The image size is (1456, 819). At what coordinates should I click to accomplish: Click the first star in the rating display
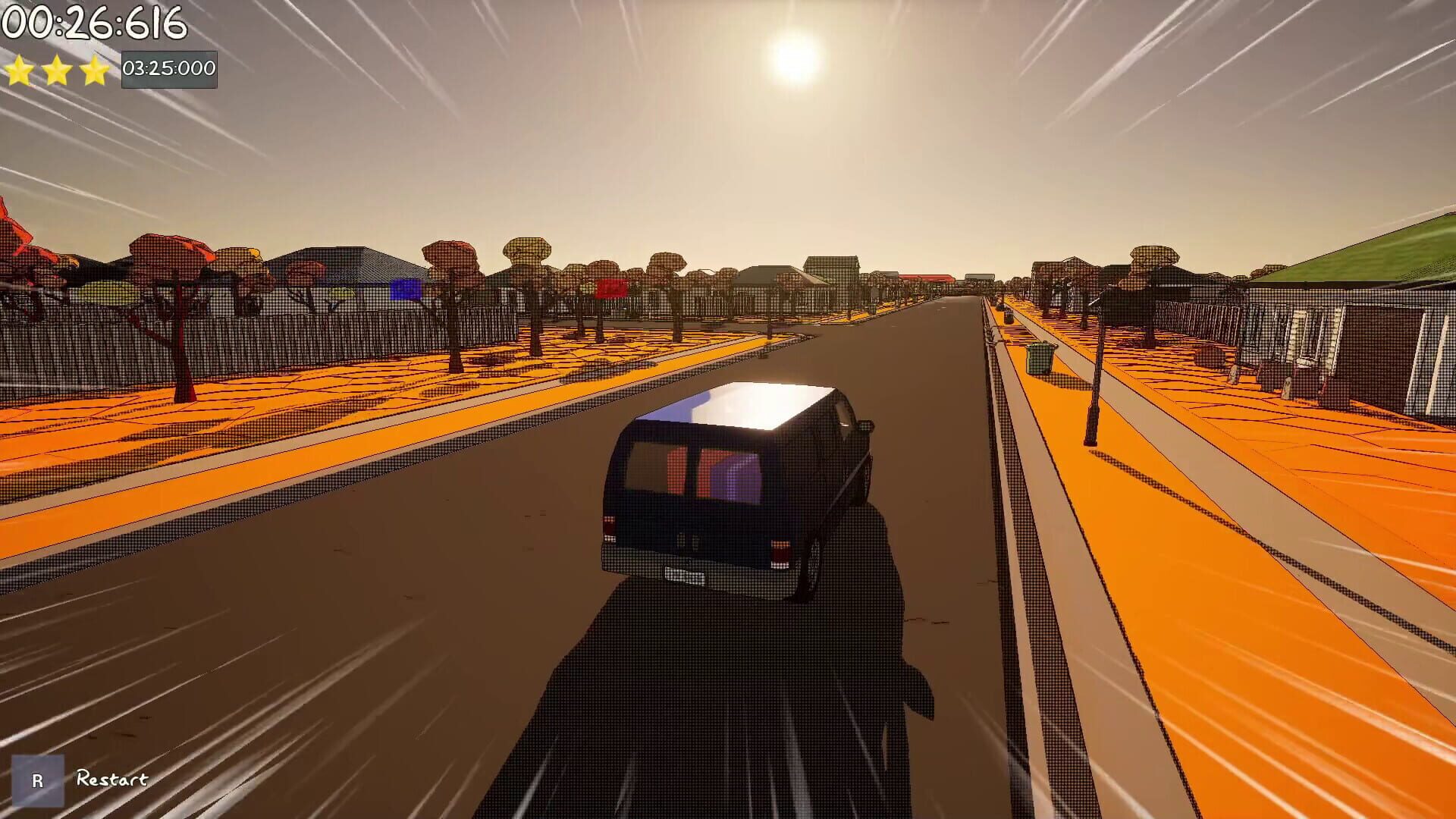[20, 70]
